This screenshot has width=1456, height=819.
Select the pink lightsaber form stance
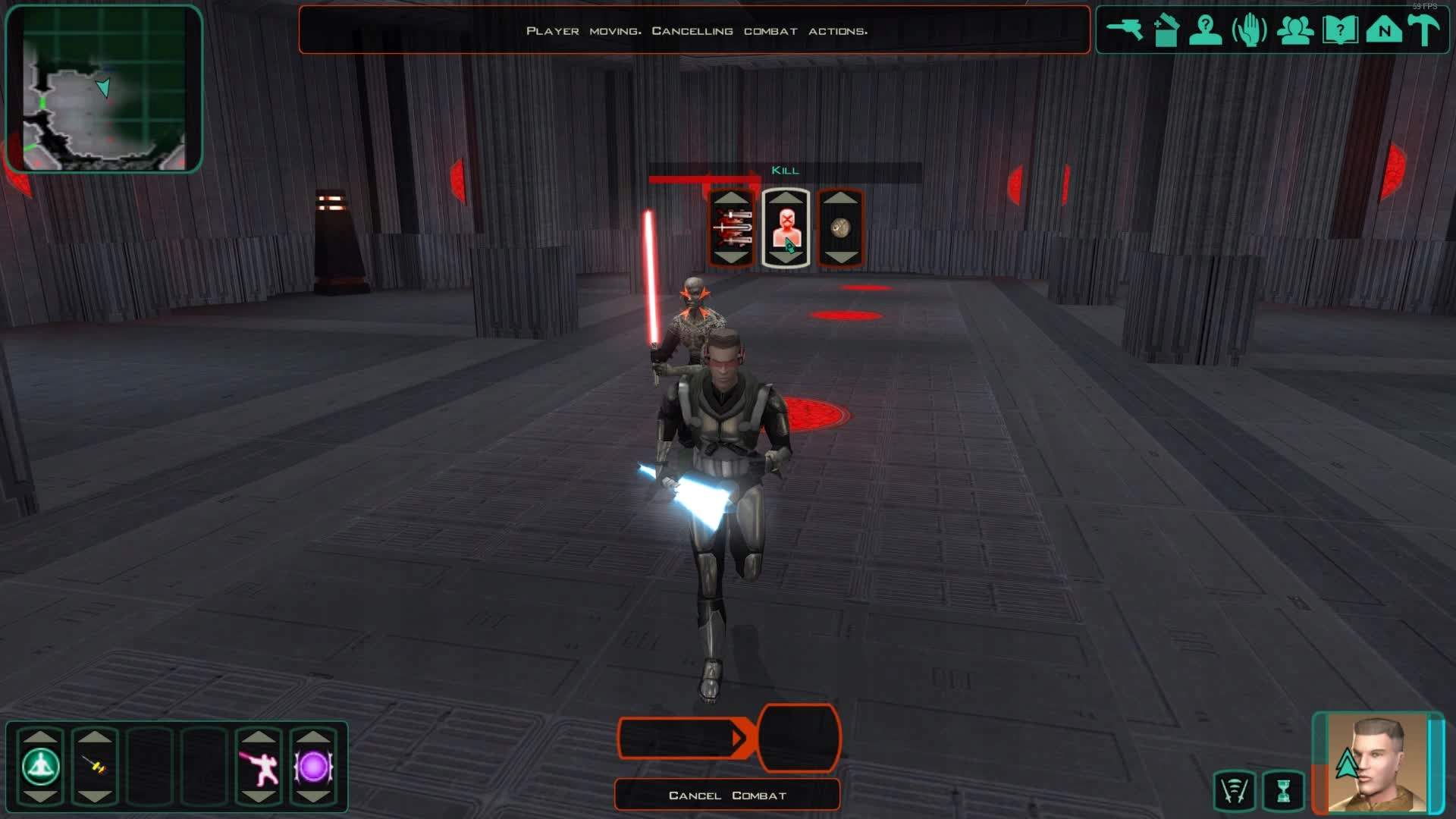coord(259,767)
